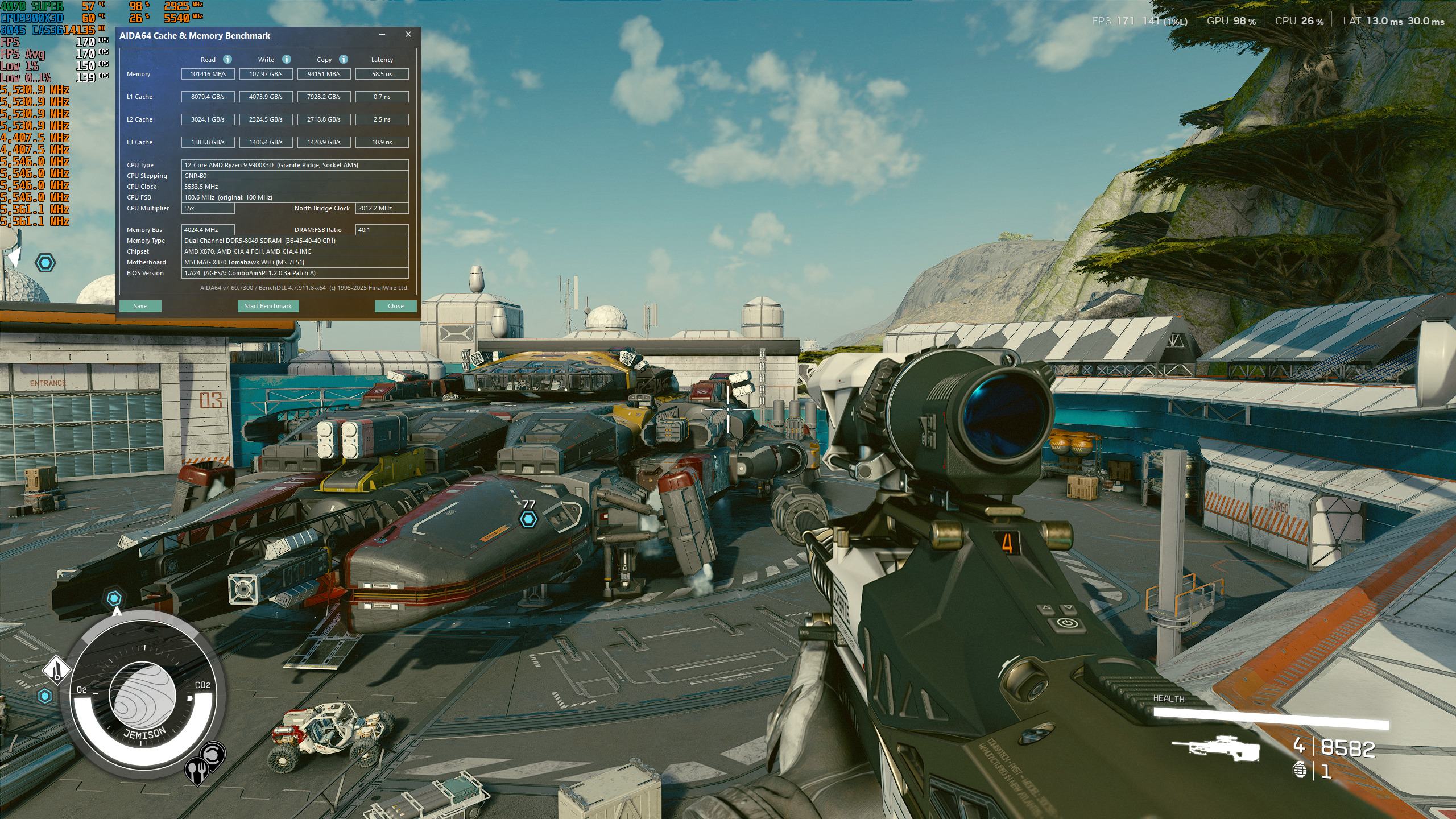Image resolution: width=1456 pixels, height=819 pixels.
Task: Show info for the Write column
Action: tap(287, 59)
